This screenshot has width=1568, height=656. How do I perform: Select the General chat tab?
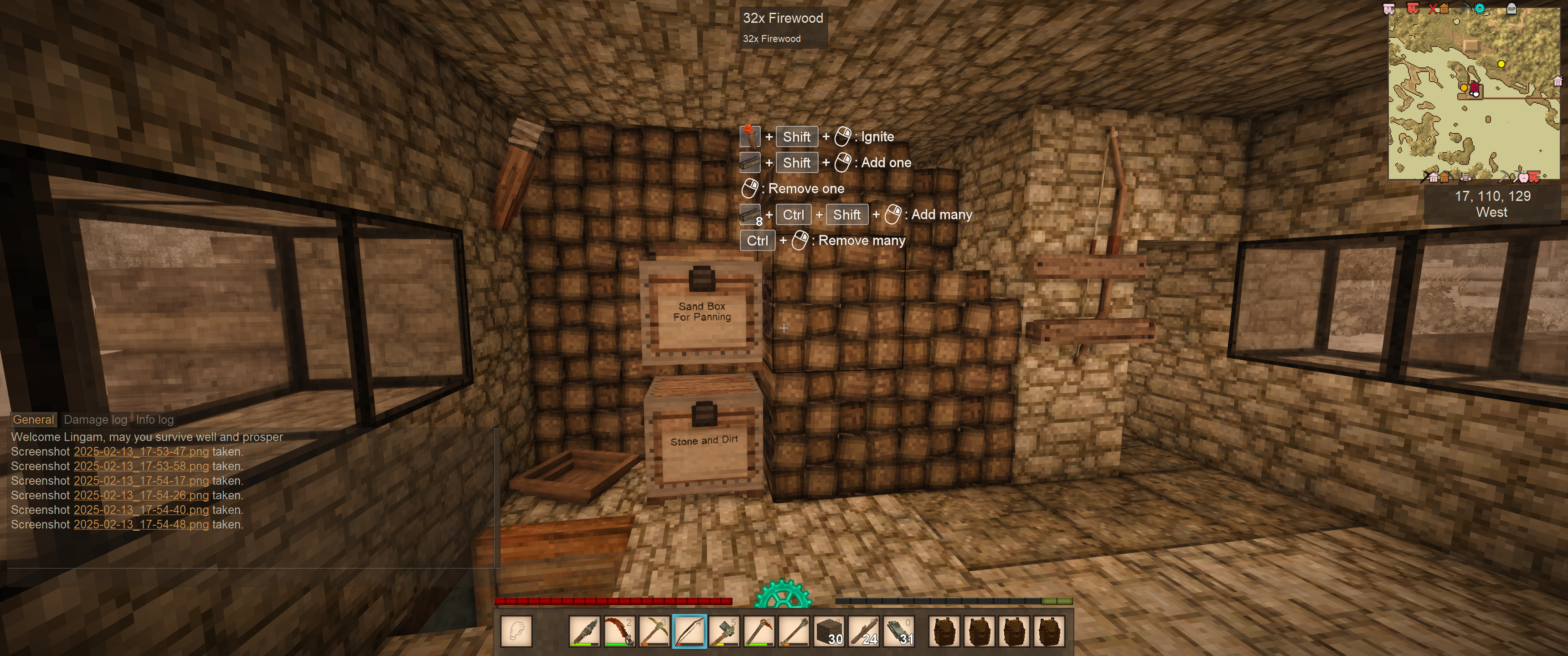pyautogui.click(x=33, y=419)
